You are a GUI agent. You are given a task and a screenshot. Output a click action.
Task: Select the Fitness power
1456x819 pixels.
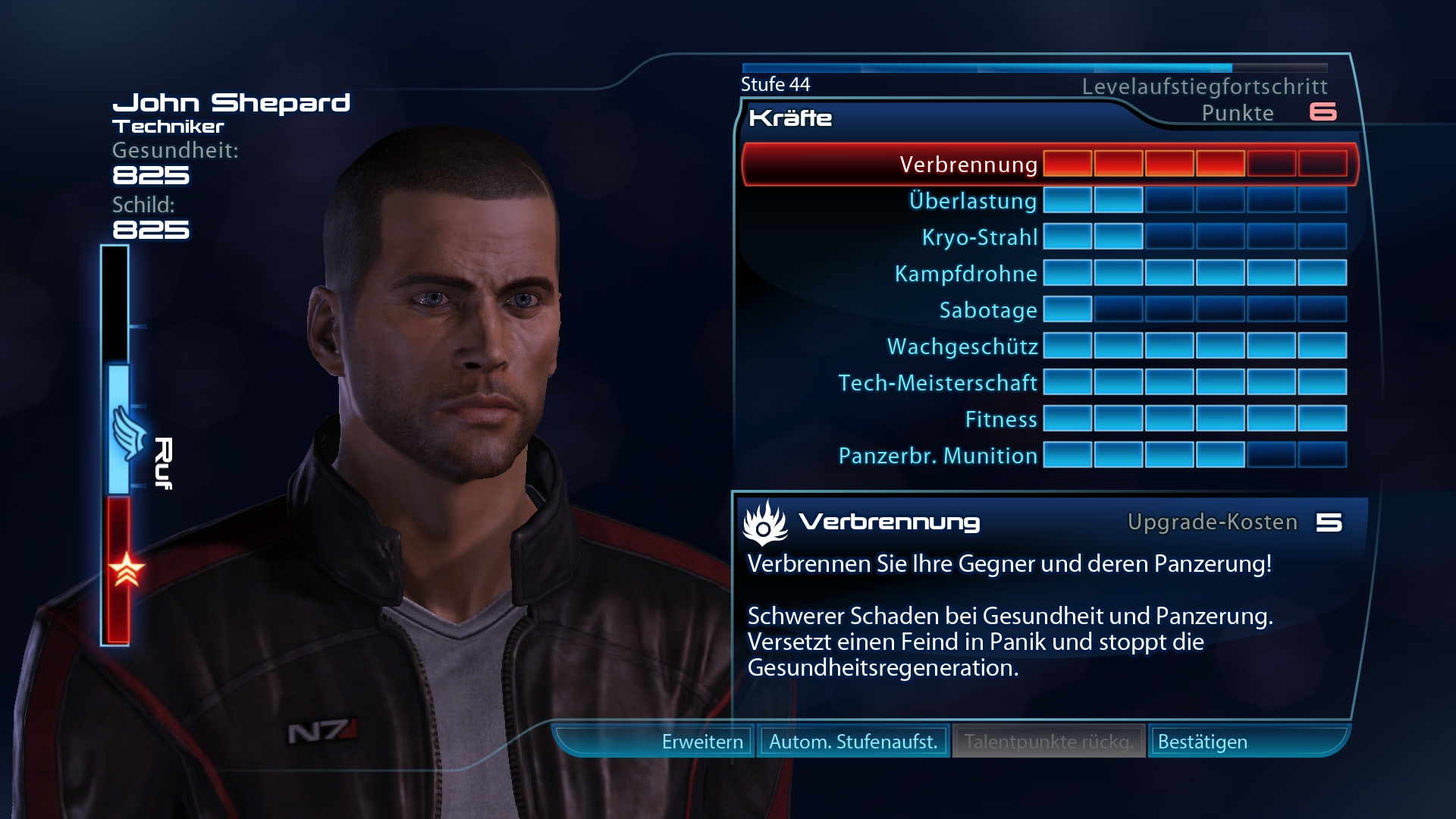1000,419
